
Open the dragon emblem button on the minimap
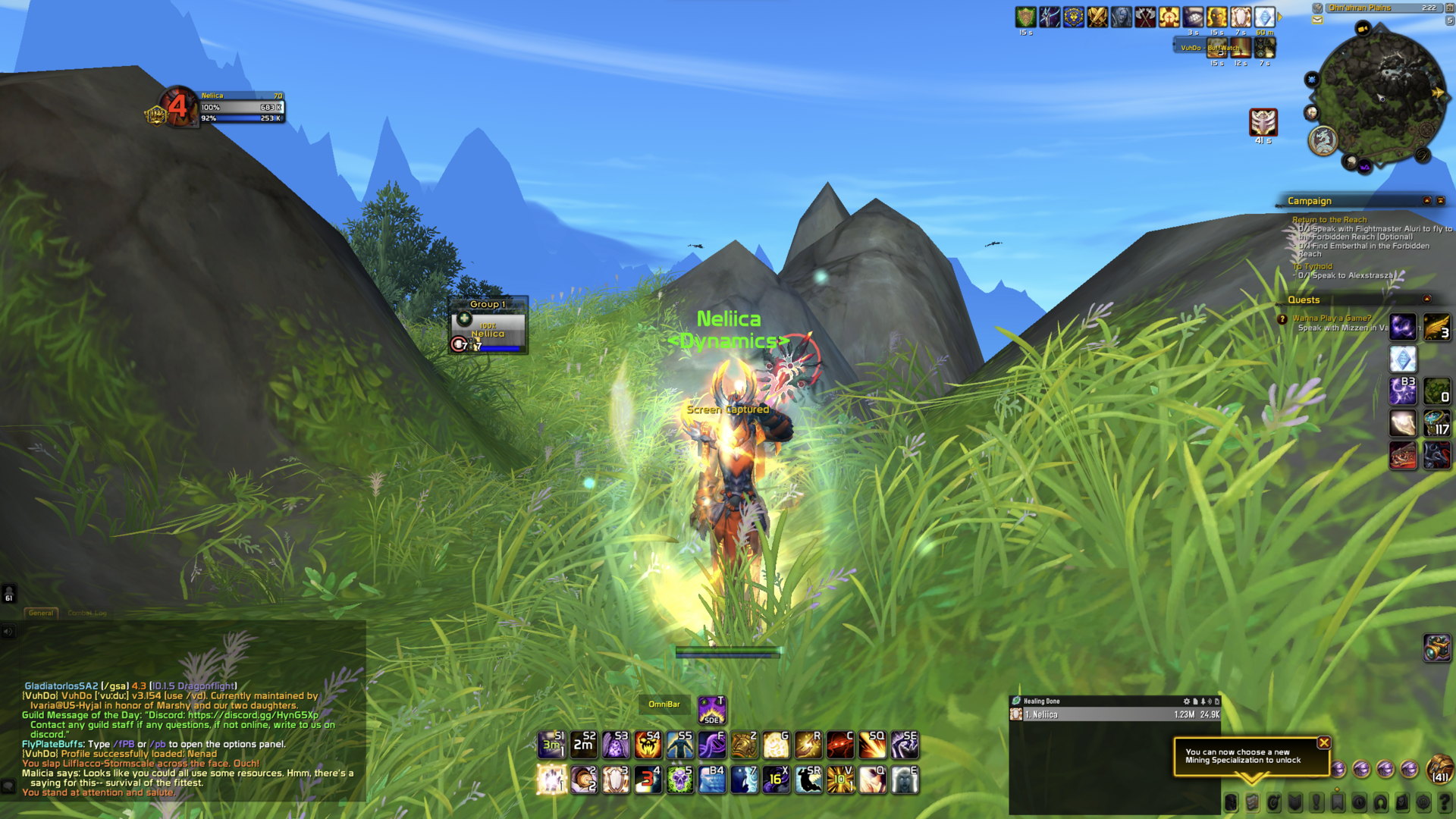[1323, 140]
